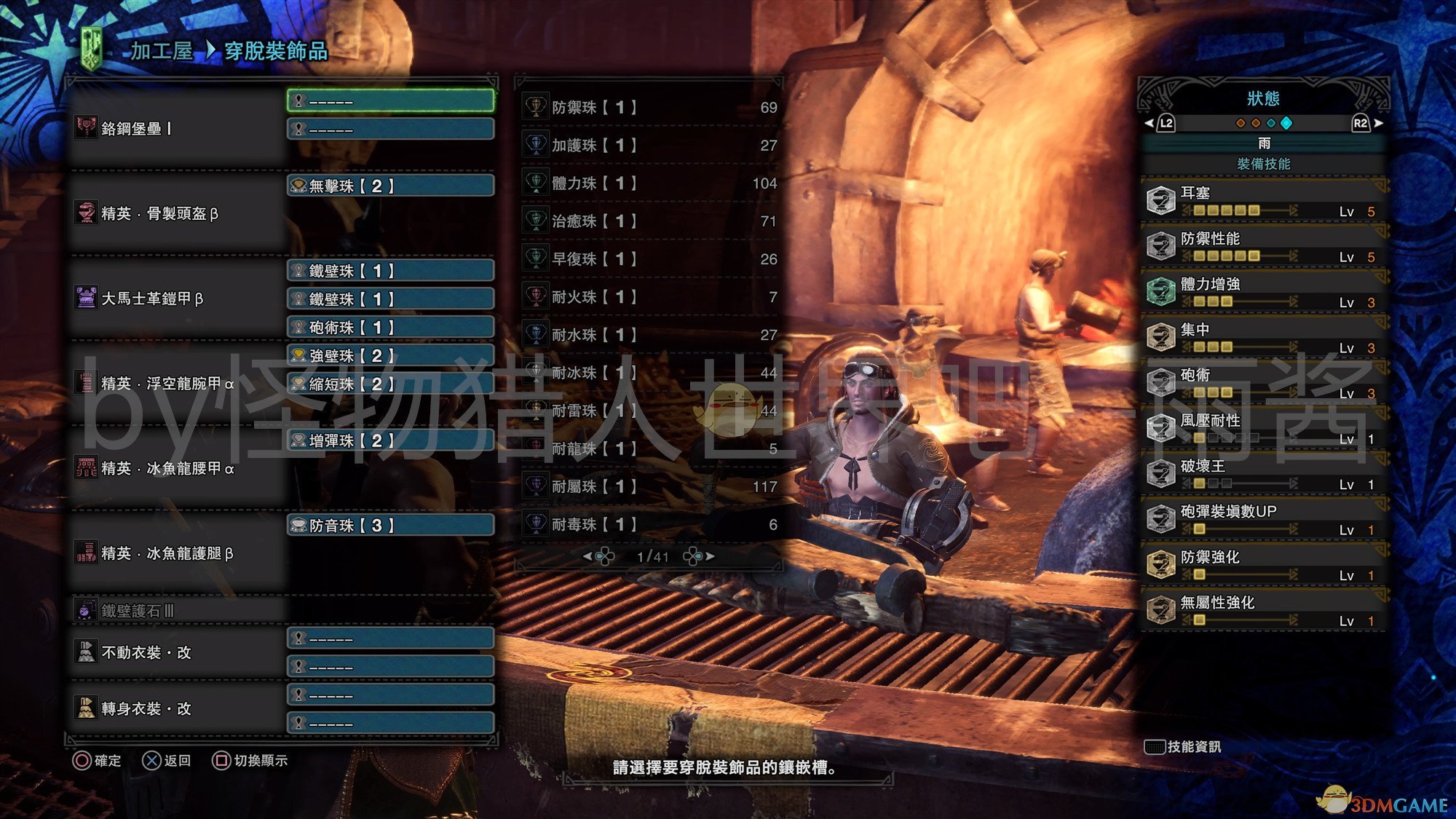The width and height of the screenshot is (1456, 819).
Task: Select 耐毒珠【1】 decoration
Action: (x=649, y=524)
